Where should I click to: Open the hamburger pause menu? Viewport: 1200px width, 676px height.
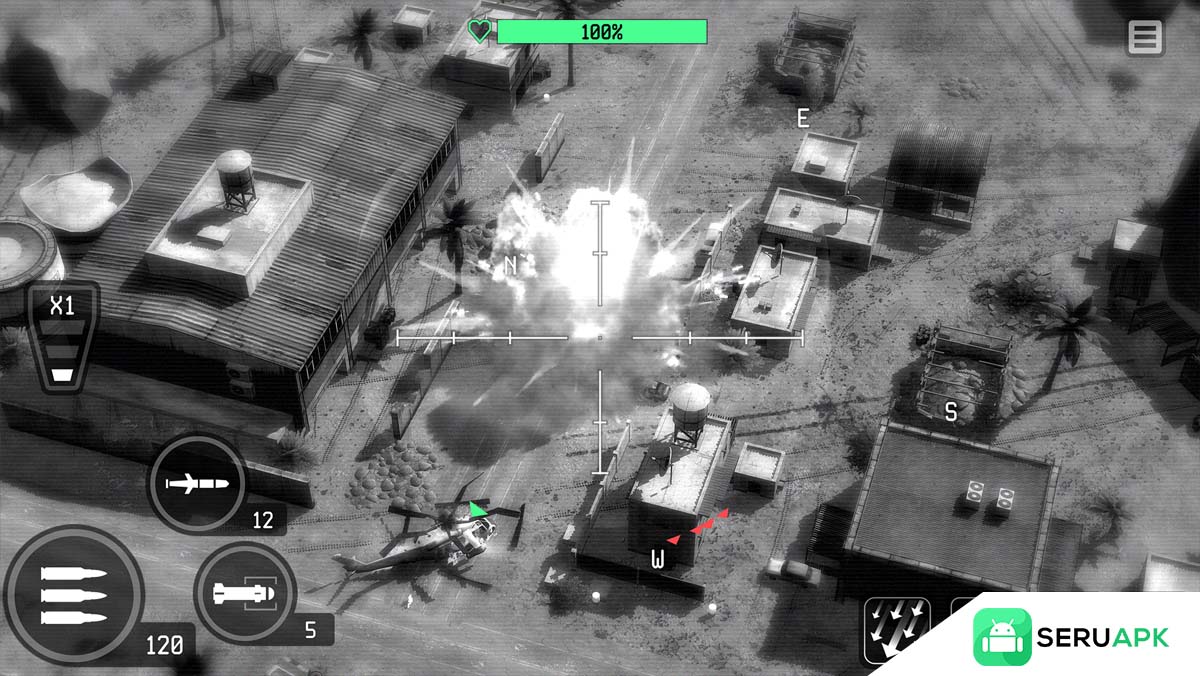[1145, 38]
